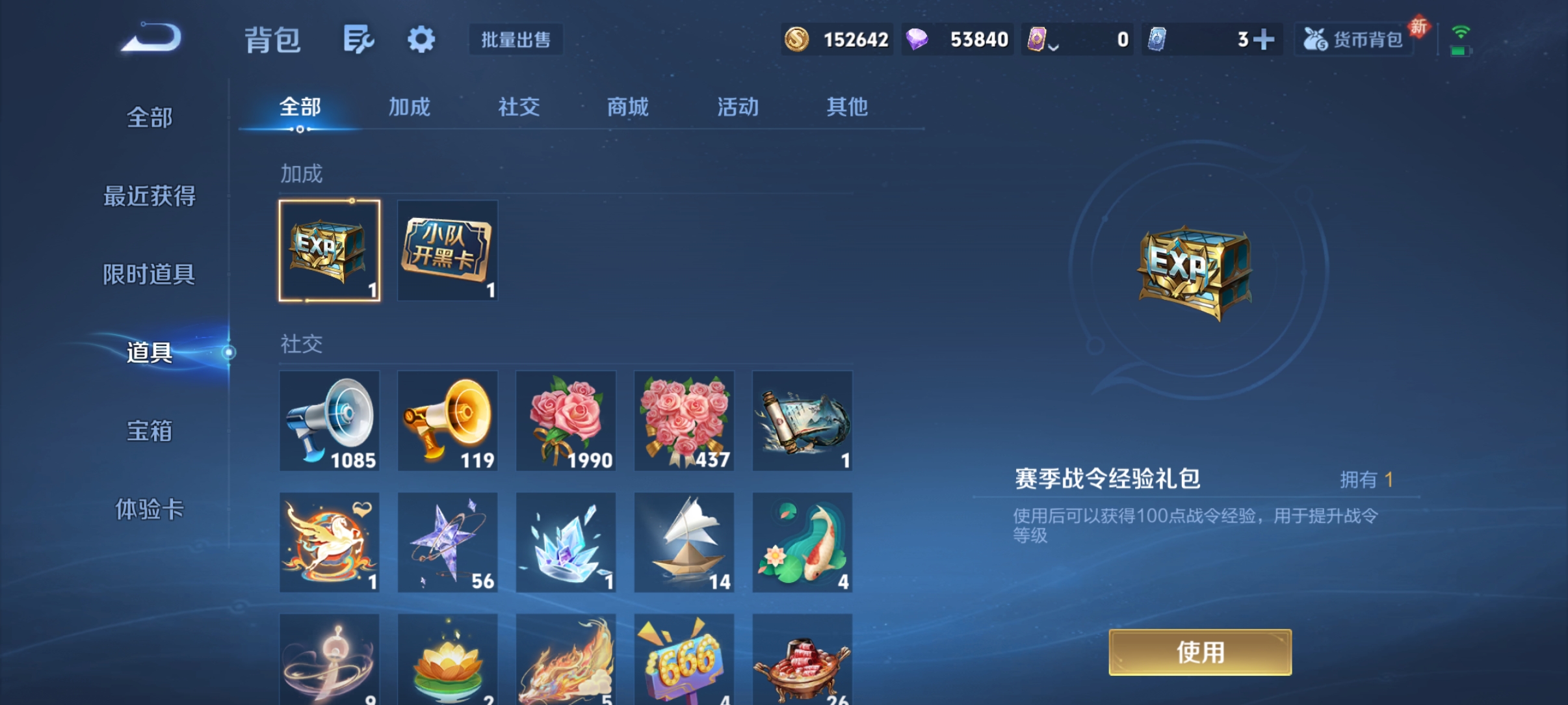Expand the card currency dropdown arrow
The height and width of the screenshot is (705, 1568).
click(1054, 46)
